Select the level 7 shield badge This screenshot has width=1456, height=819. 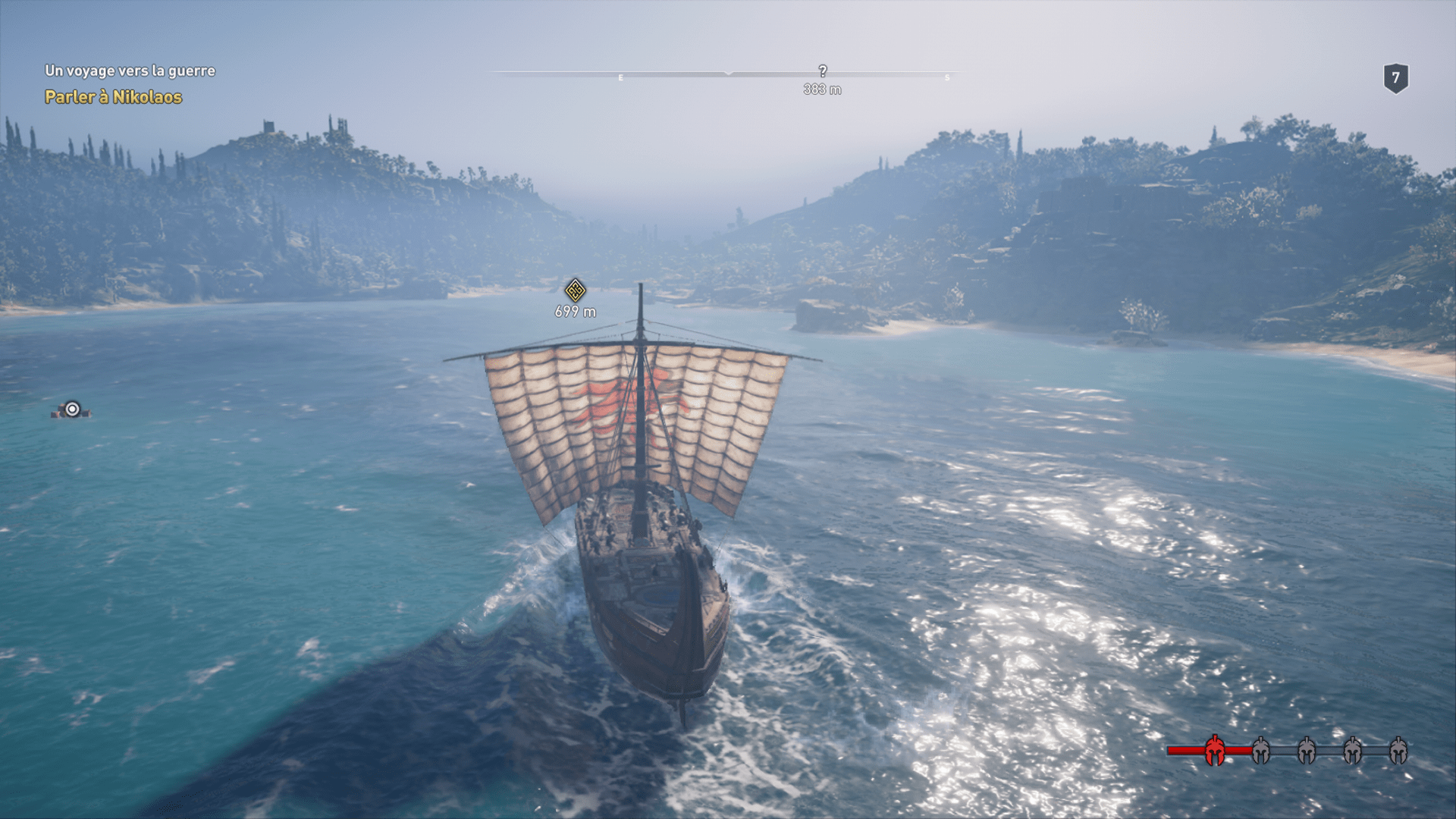point(1395,78)
